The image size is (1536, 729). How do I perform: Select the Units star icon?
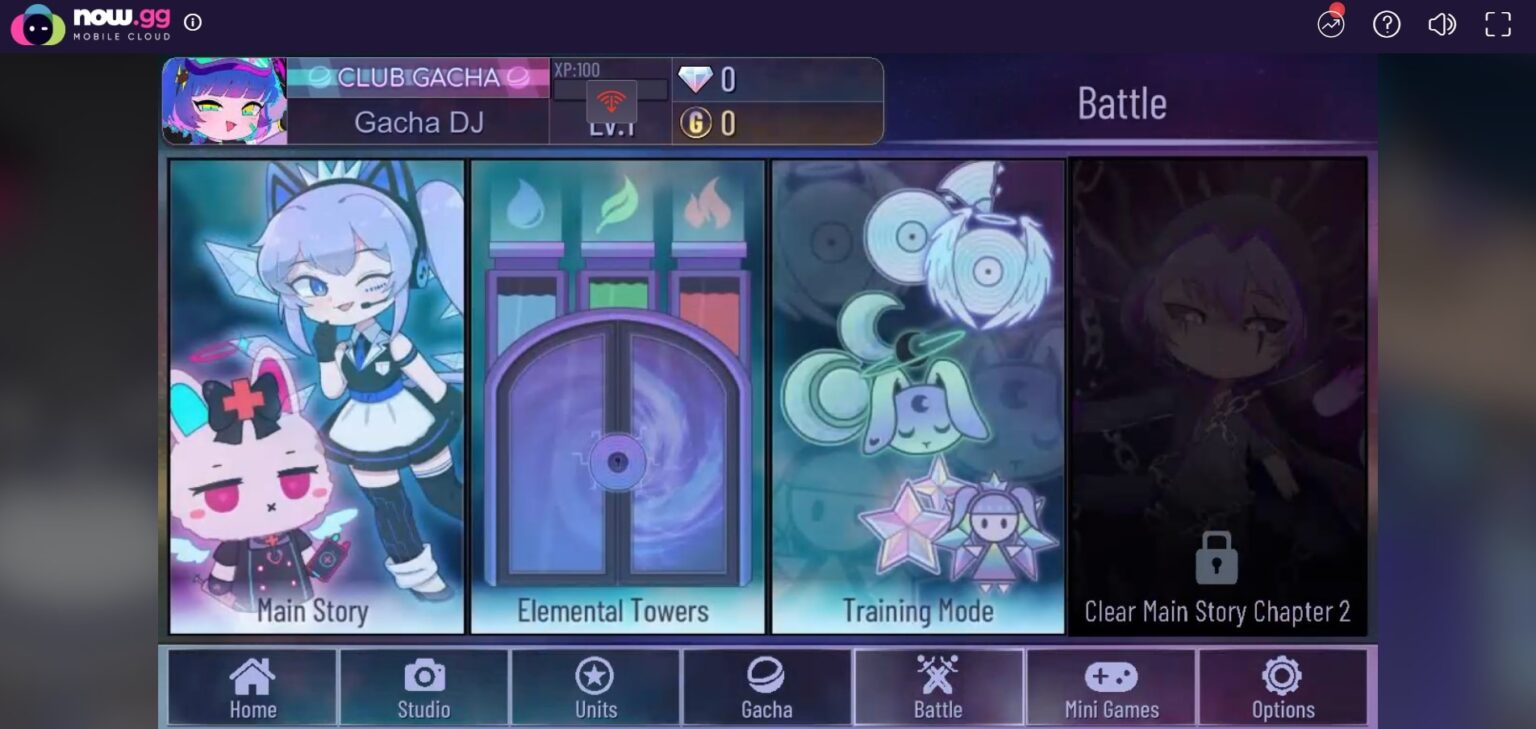coord(595,678)
